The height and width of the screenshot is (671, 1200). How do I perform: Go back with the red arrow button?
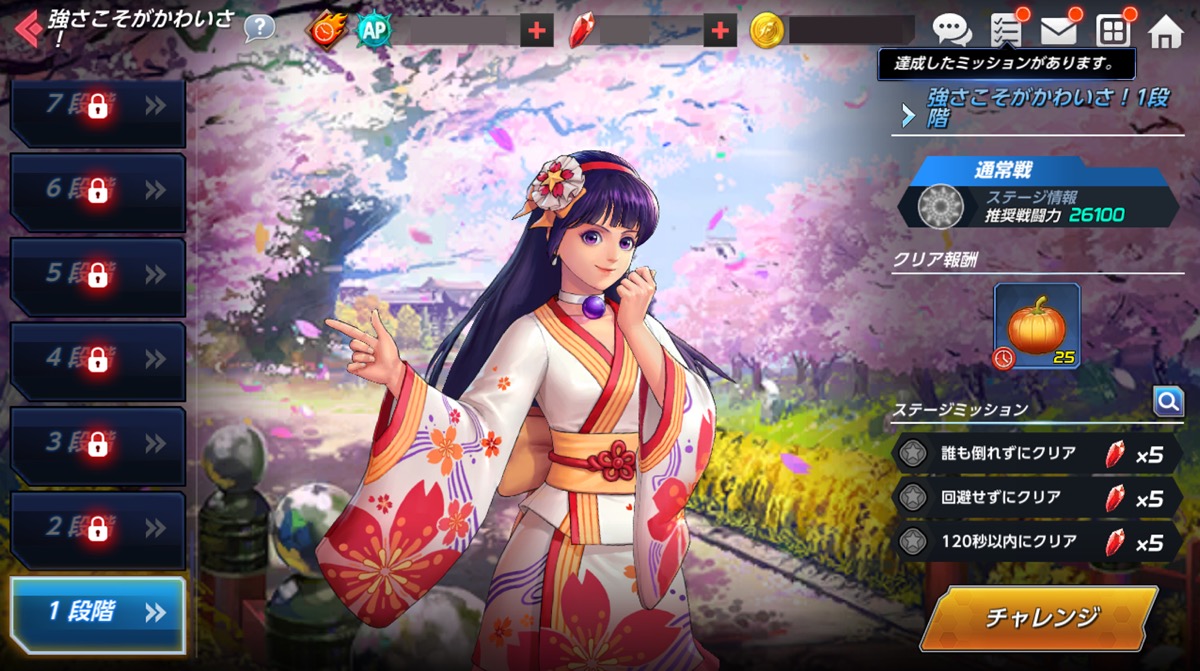[27, 30]
